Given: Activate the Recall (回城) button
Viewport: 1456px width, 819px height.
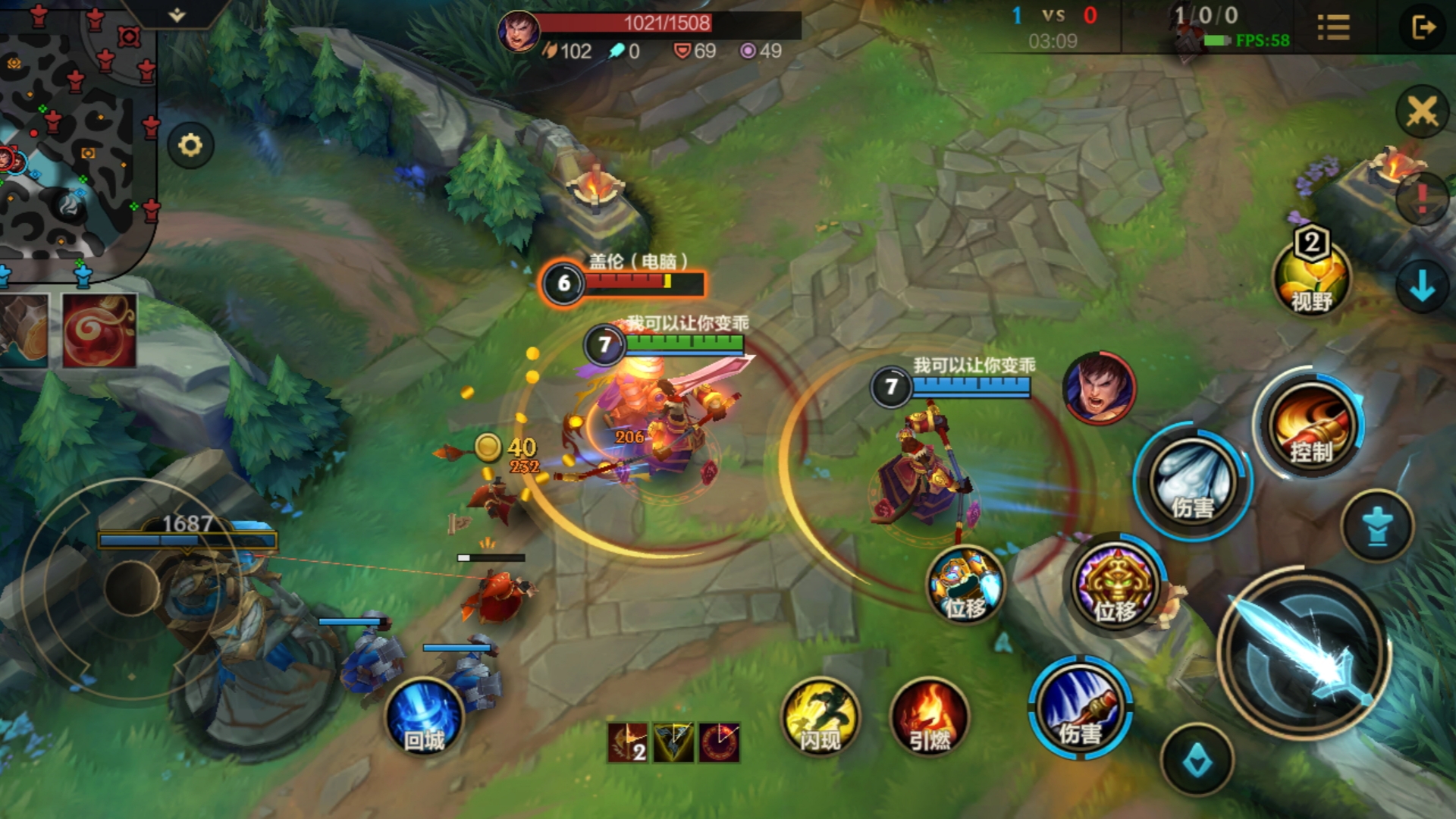Looking at the screenshot, I should [x=424, y=717].
